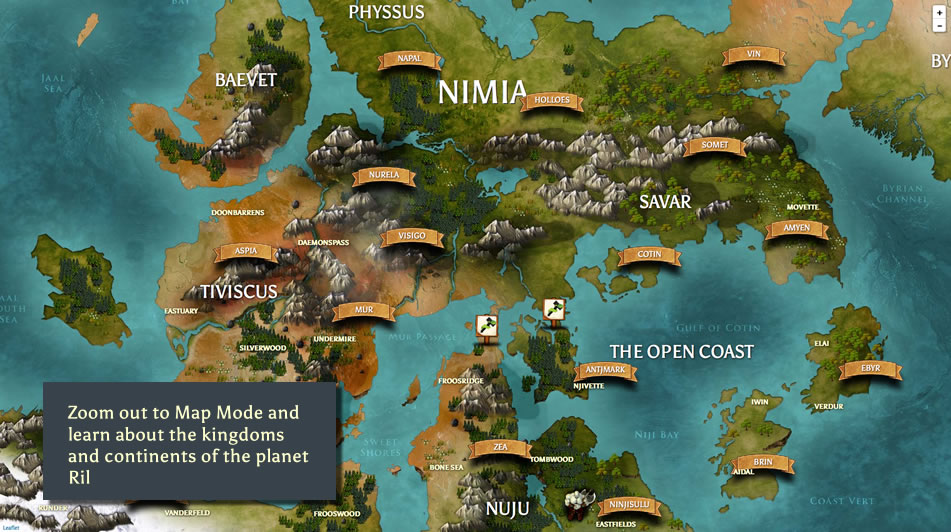This screenshot has height=532, width=951.
Task: Select the Zea banner marker
Action: coord(501,448)
